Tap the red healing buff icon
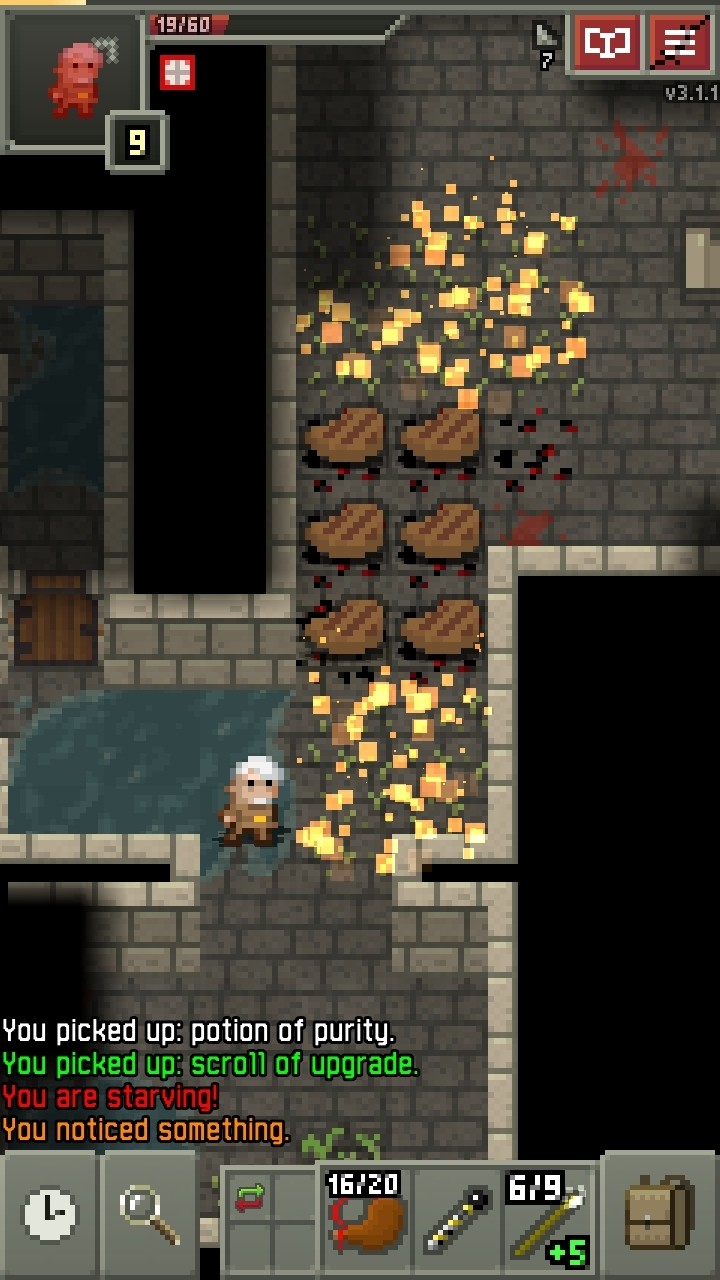Screen dimensions: 720x1280 pos(177,72)
